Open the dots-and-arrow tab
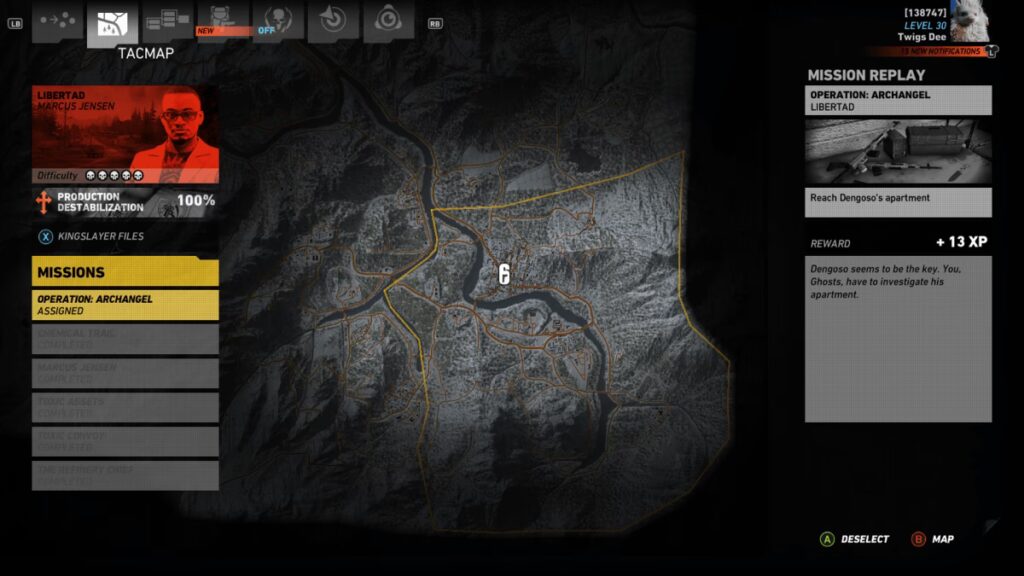The image size is (1024, 576). point(57,20)
